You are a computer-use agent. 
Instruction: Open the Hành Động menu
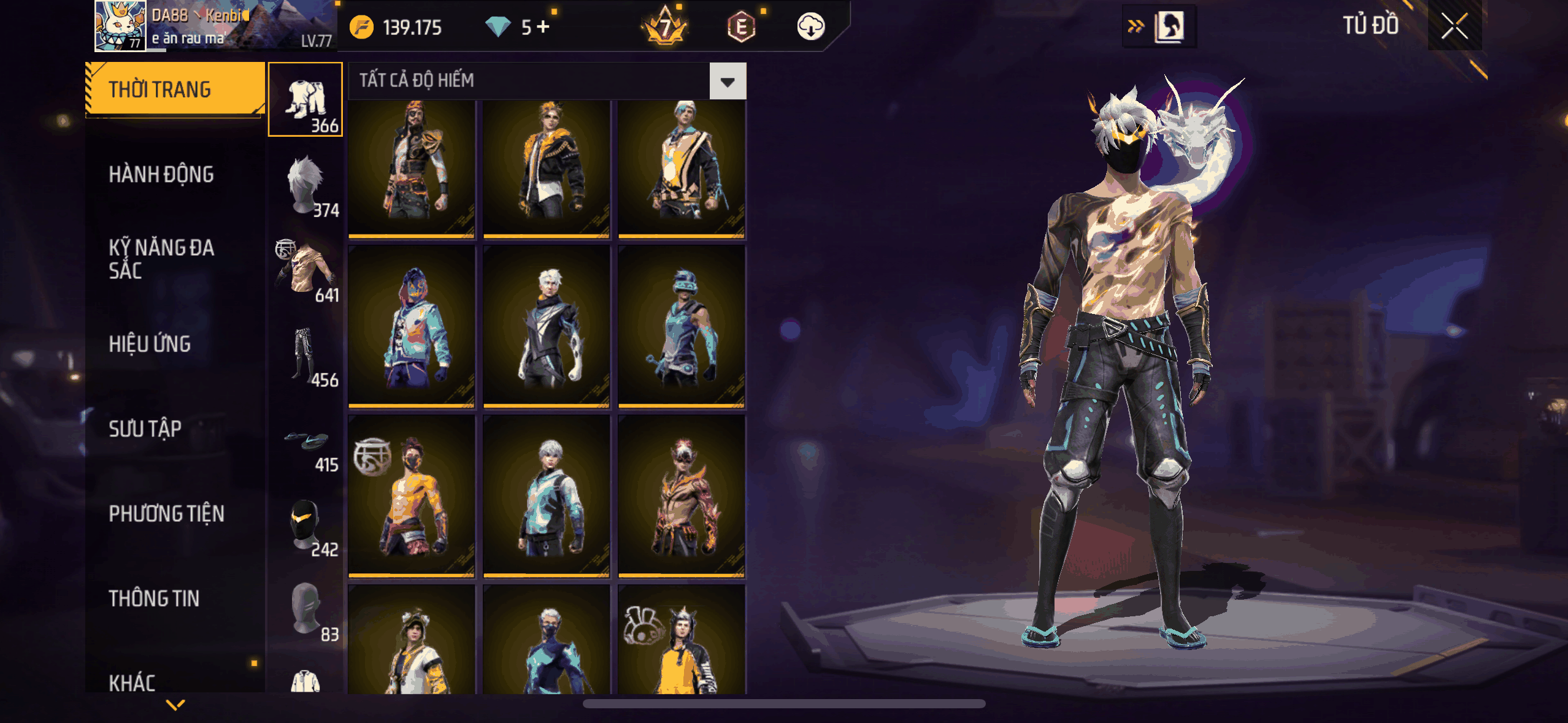pos(161,175)
